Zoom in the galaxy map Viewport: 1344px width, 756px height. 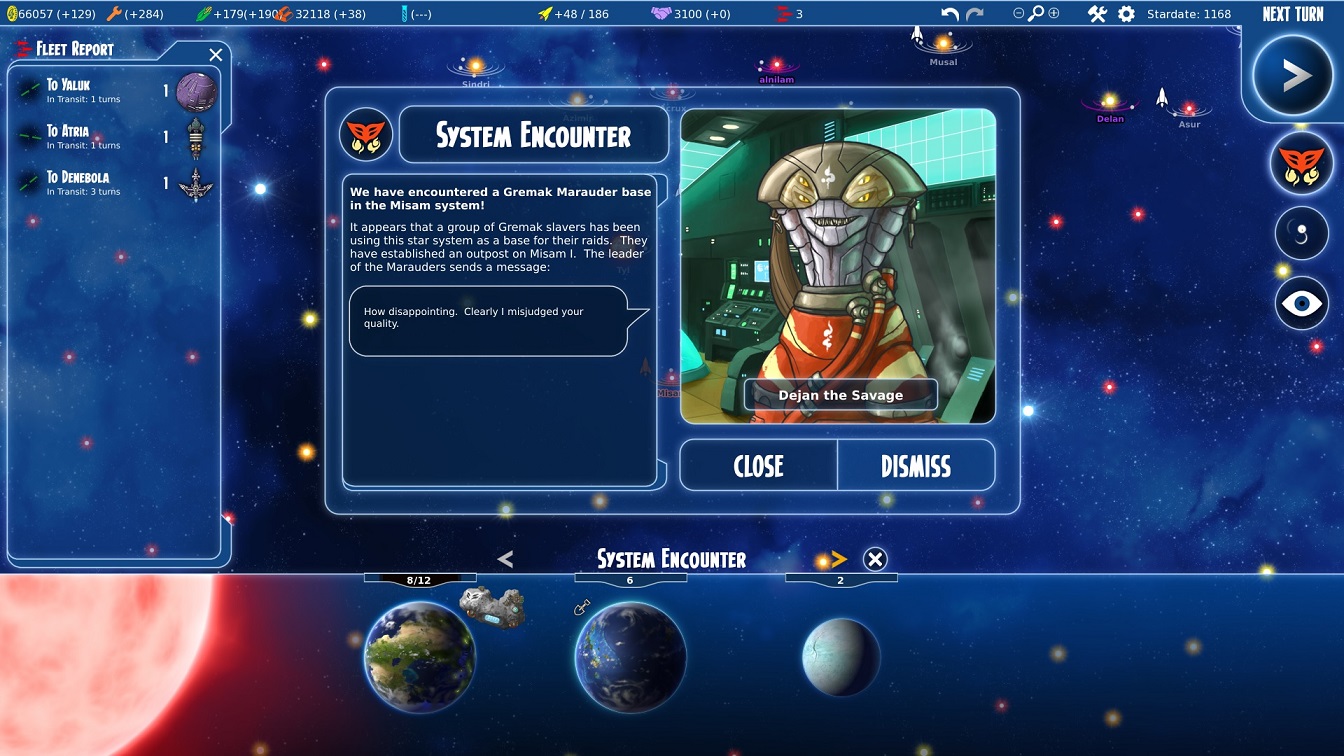click(1053, 14)
